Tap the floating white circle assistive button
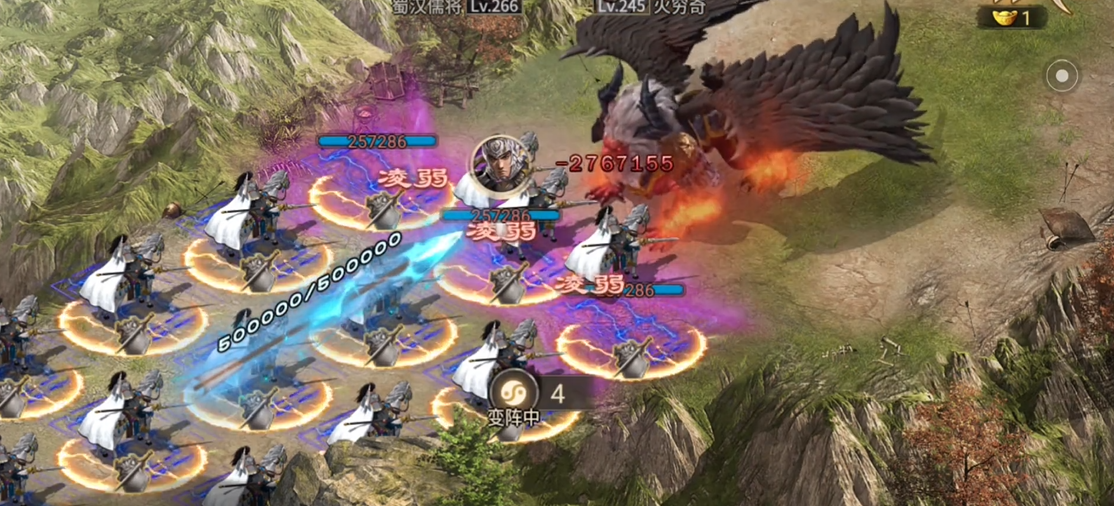Screen dimensions: 1114x506 [x=1061, y=75]
